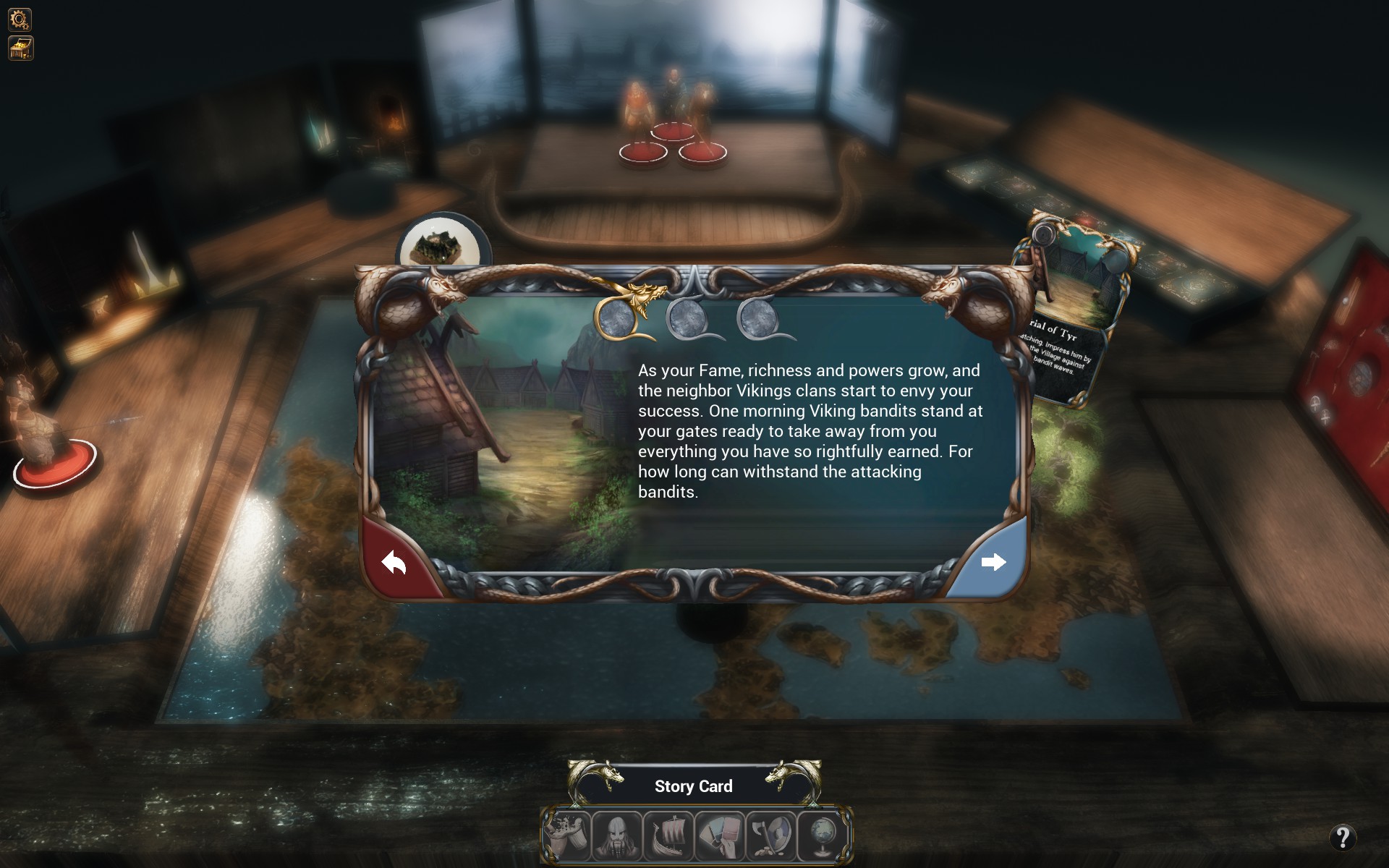1389x868 pixels.
Task: Go back with the red arrow button
Action: point(394,562)
